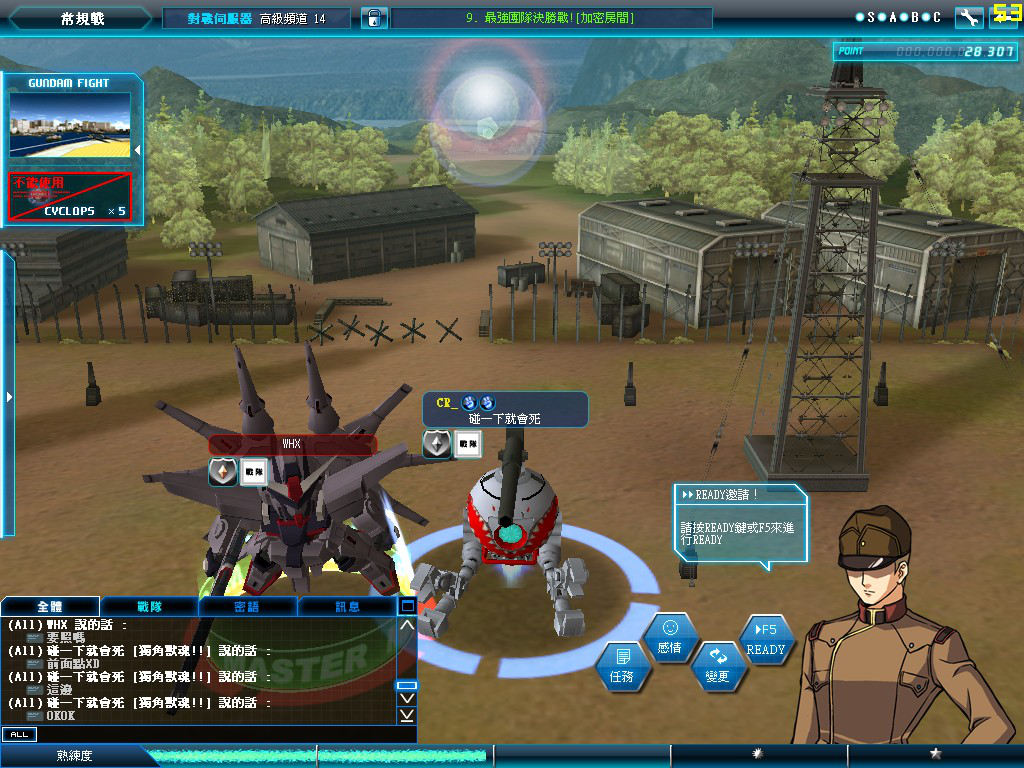Click the exit room arrow icon
Image resolution: width=1024 pixels, height=768 pixels.
pos(1004,17)
